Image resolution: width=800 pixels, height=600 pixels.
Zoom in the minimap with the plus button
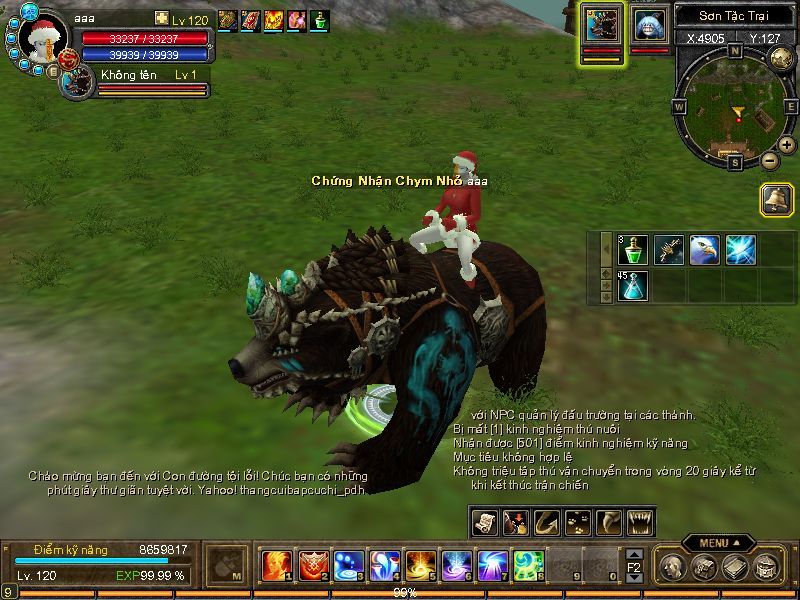click(787, 146)
